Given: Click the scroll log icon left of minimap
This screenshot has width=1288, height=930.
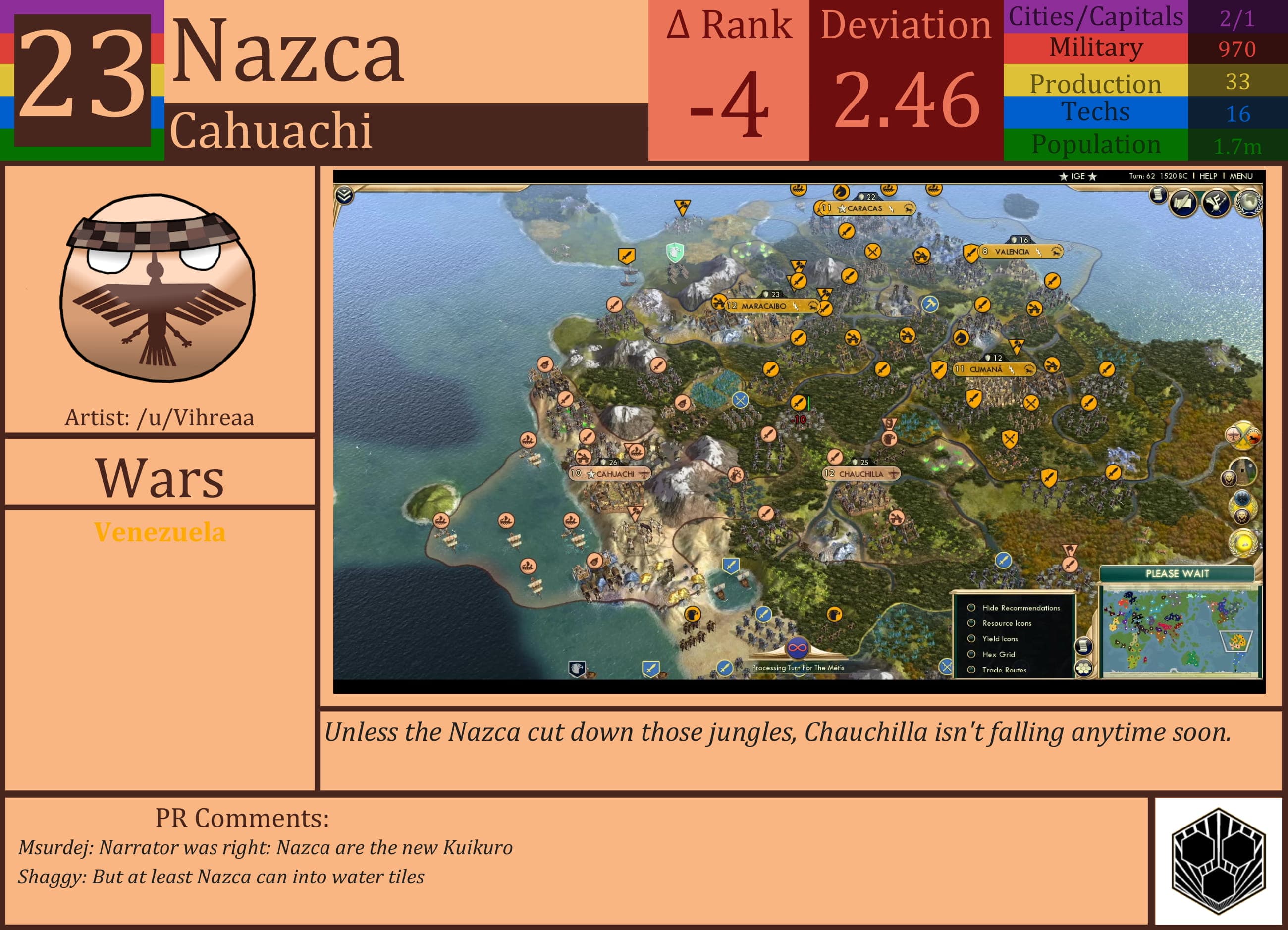Looking at the screenshot, I should coord(1084,647).
